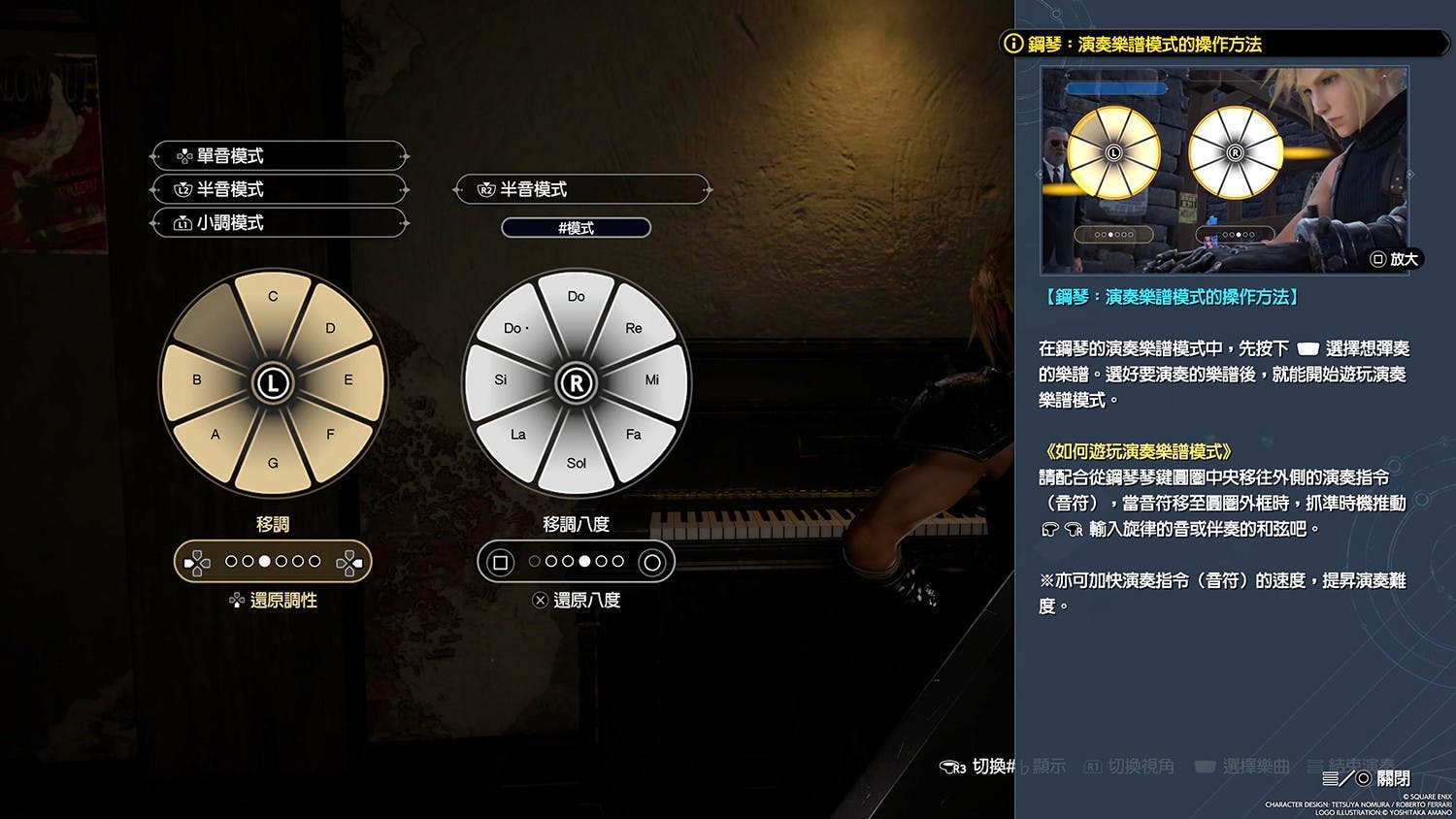Click the #模式 label bar
This screenshot has height=819, width=1456.
pos(576,228)
